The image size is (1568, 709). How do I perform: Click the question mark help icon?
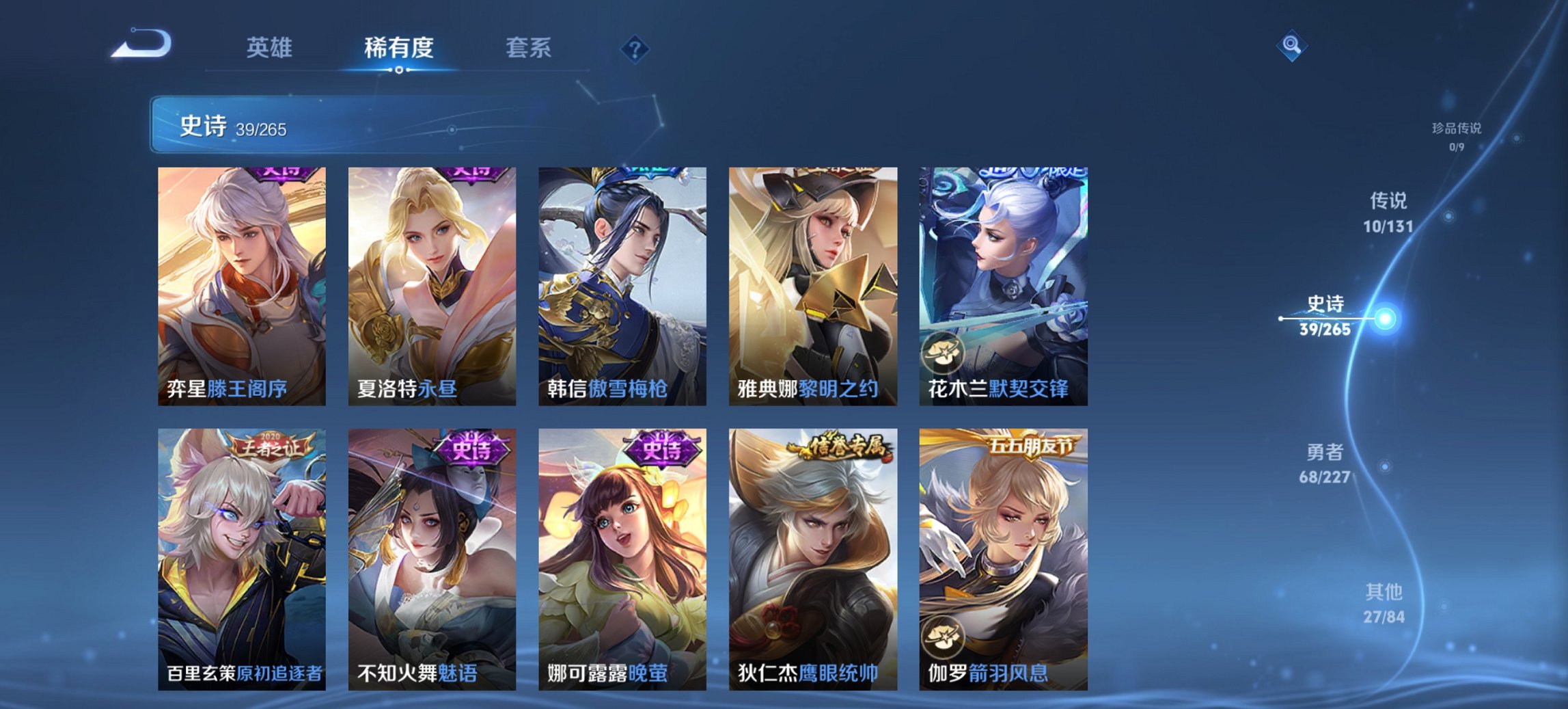635,48
